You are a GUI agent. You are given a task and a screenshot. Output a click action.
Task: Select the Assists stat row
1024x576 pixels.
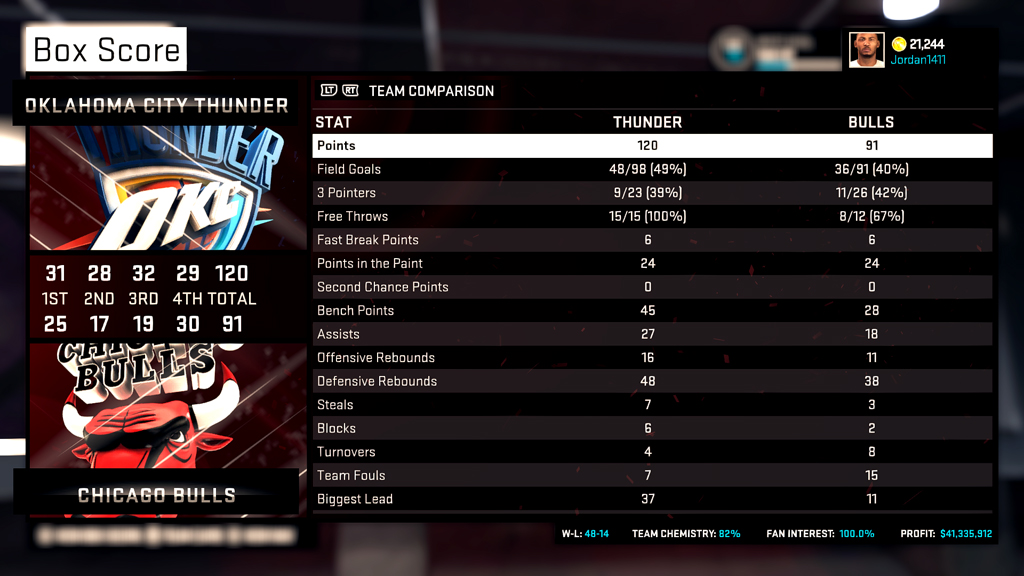tap(652, 334)
